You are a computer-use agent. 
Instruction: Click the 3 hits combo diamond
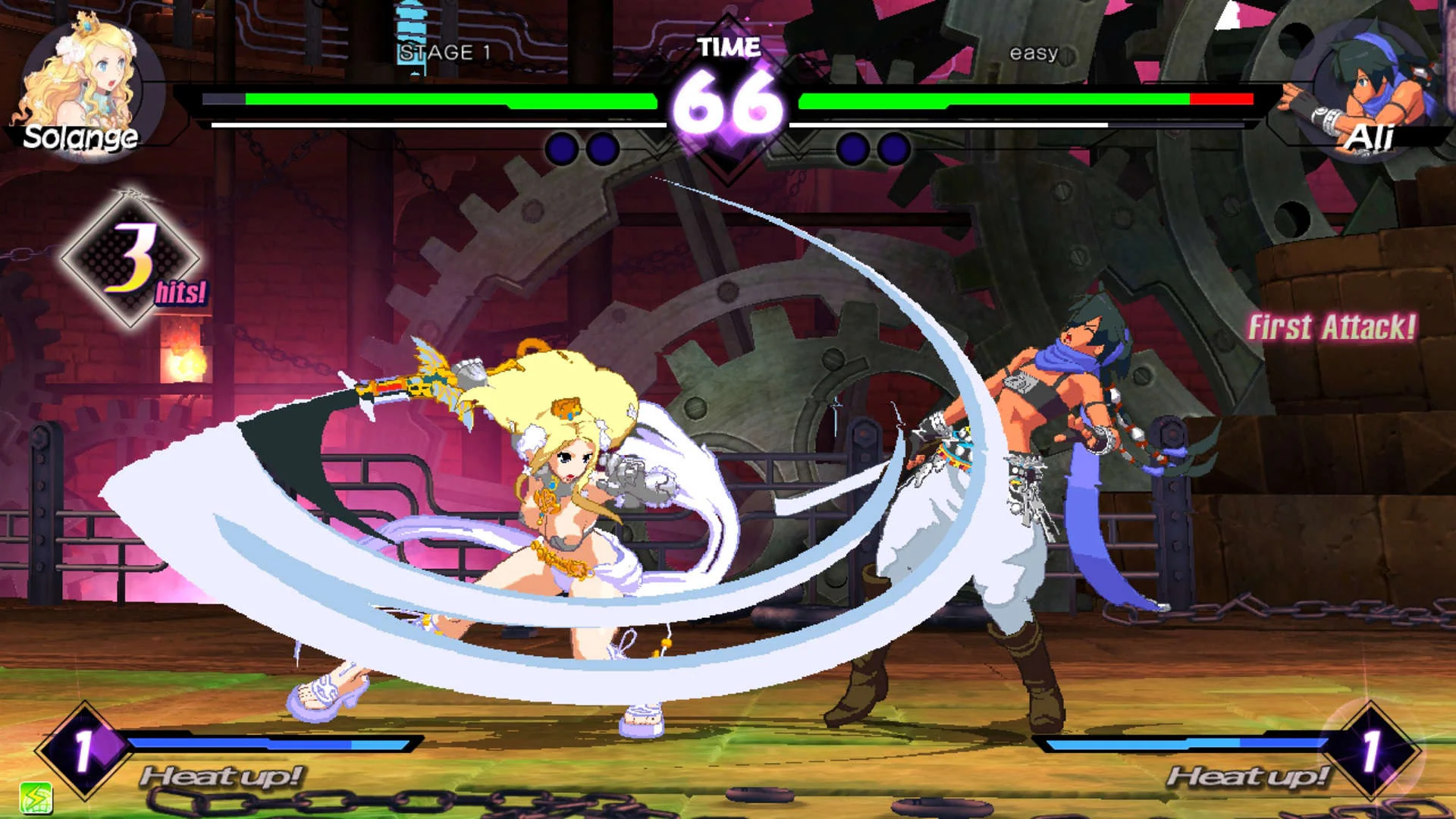135,258
